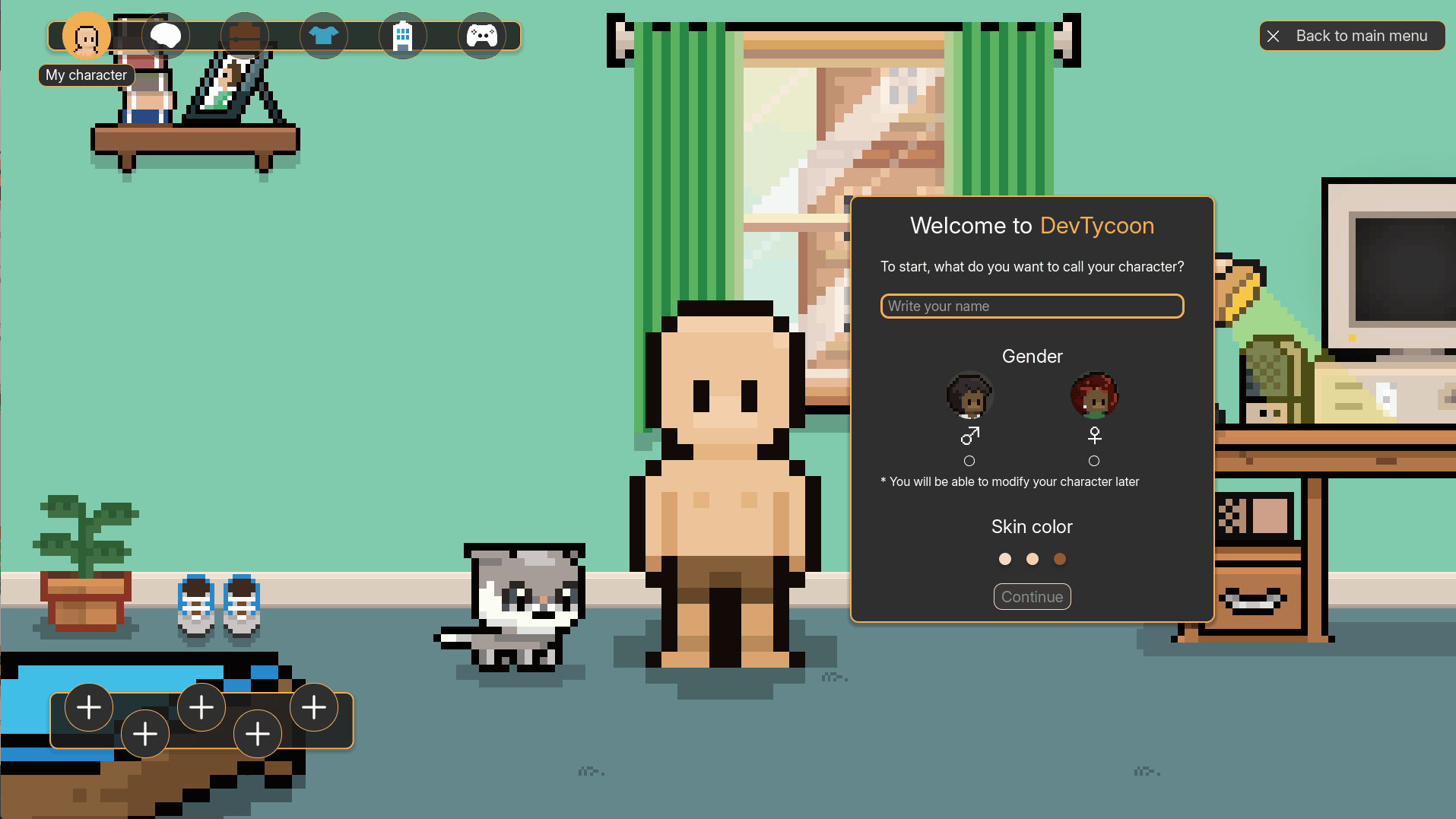The height and width of the screenshot is (819, 1456).
Task: Click the leftmost plus button near the bed
Action: pyautogui.click(x=88, y=706)
